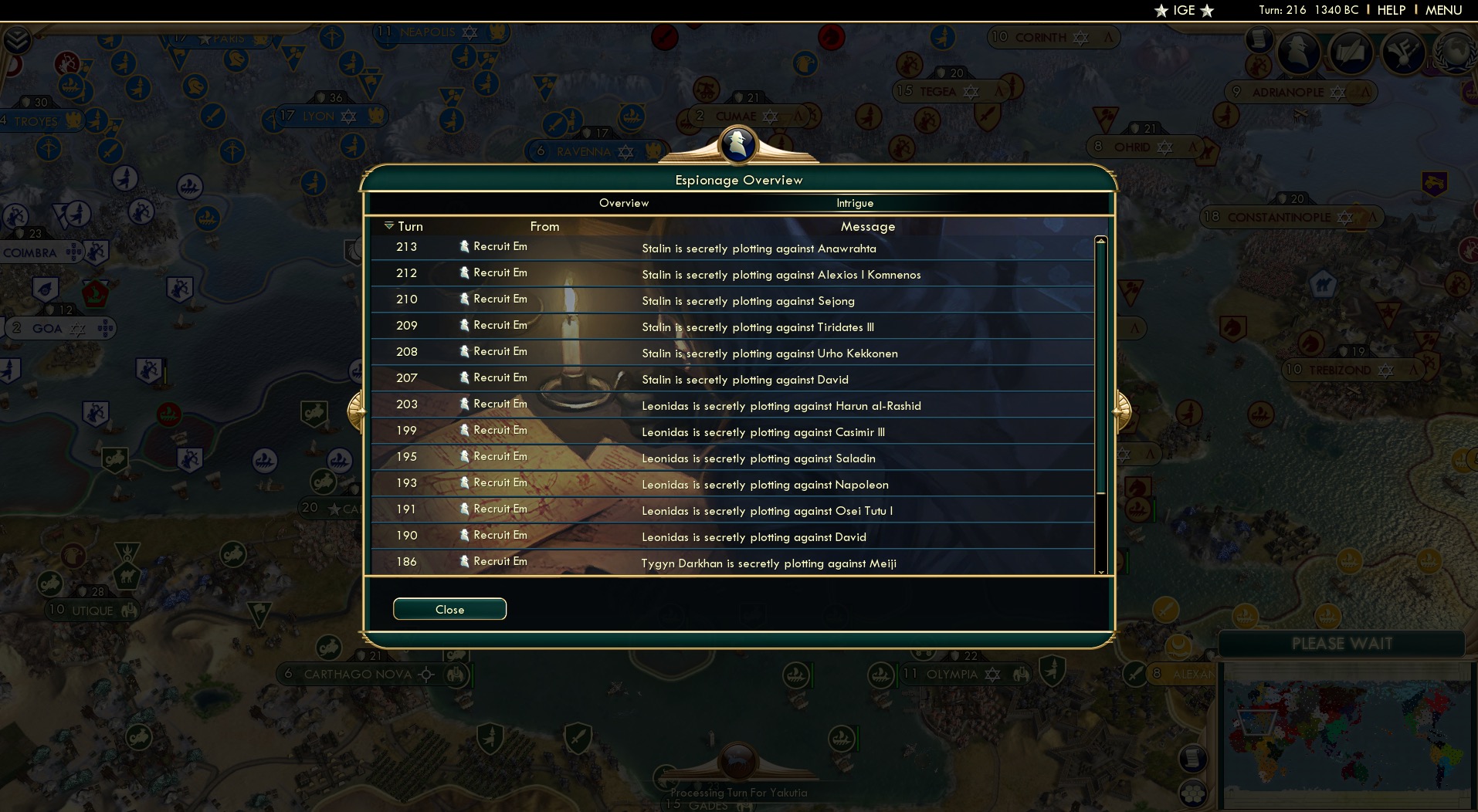Click the Recruit Em spy icon on turn 186
The height and width of the screenshot is (812, 1478).
(463, 560)
